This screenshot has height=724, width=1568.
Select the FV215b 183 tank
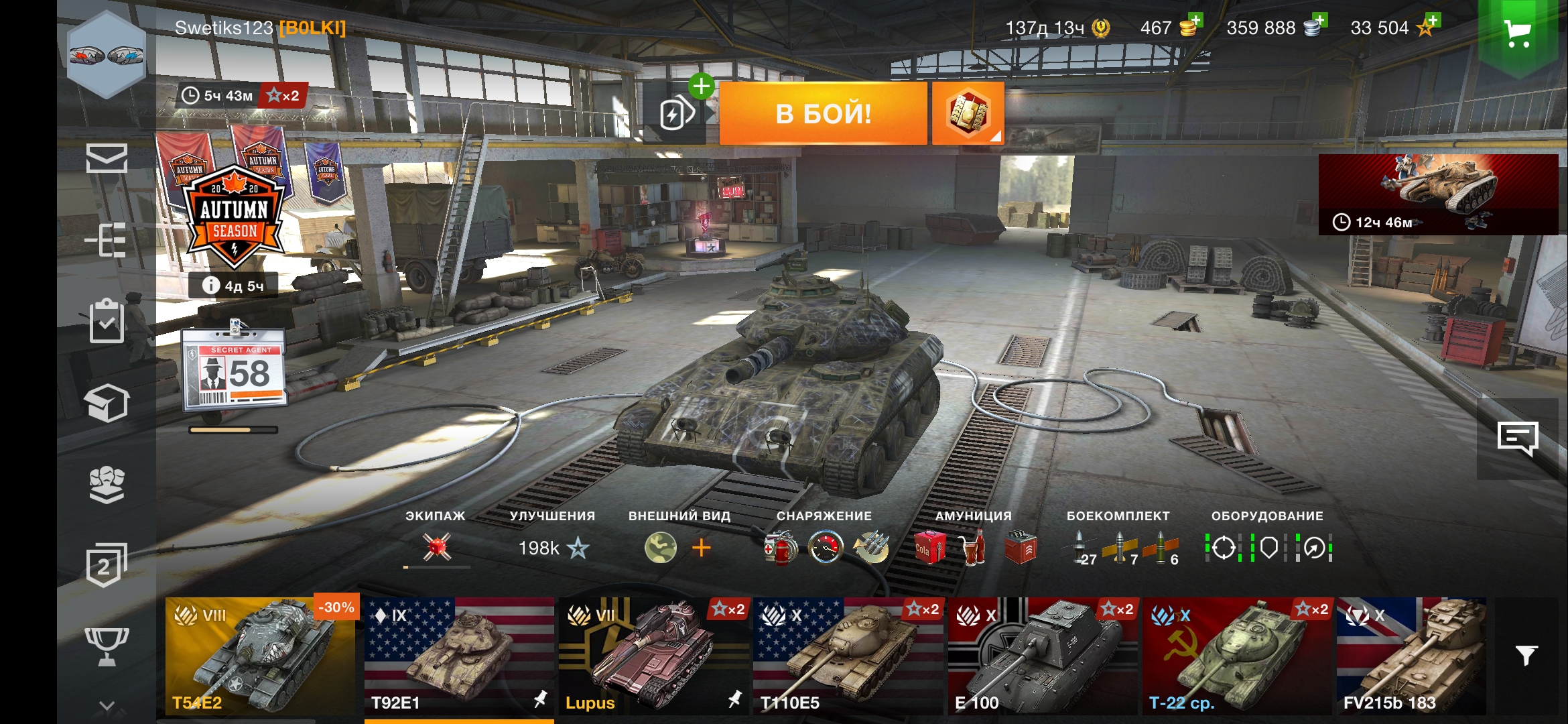coord(1411,656)
